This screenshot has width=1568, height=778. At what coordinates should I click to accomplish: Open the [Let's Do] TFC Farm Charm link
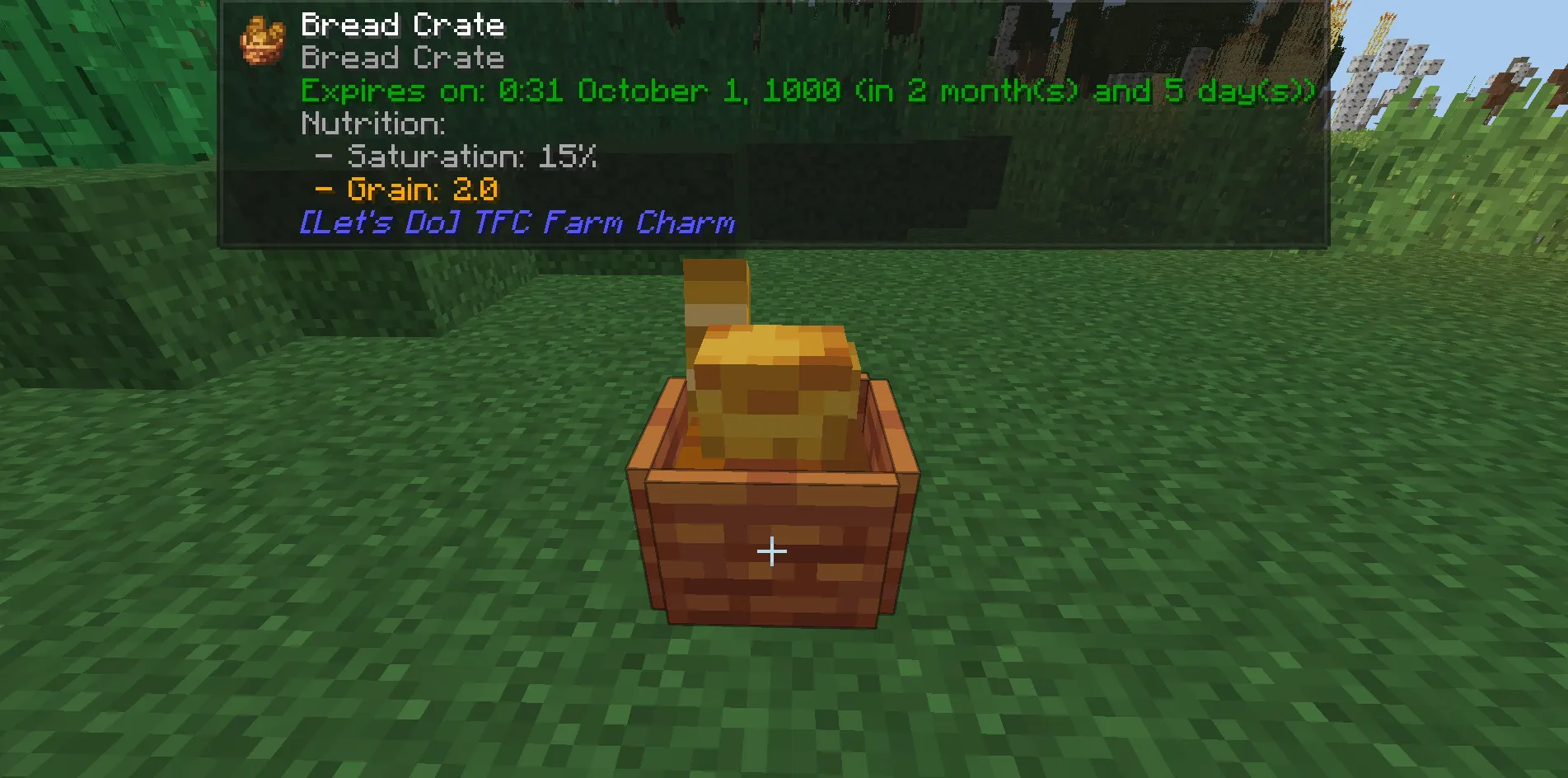coord(517,223)
